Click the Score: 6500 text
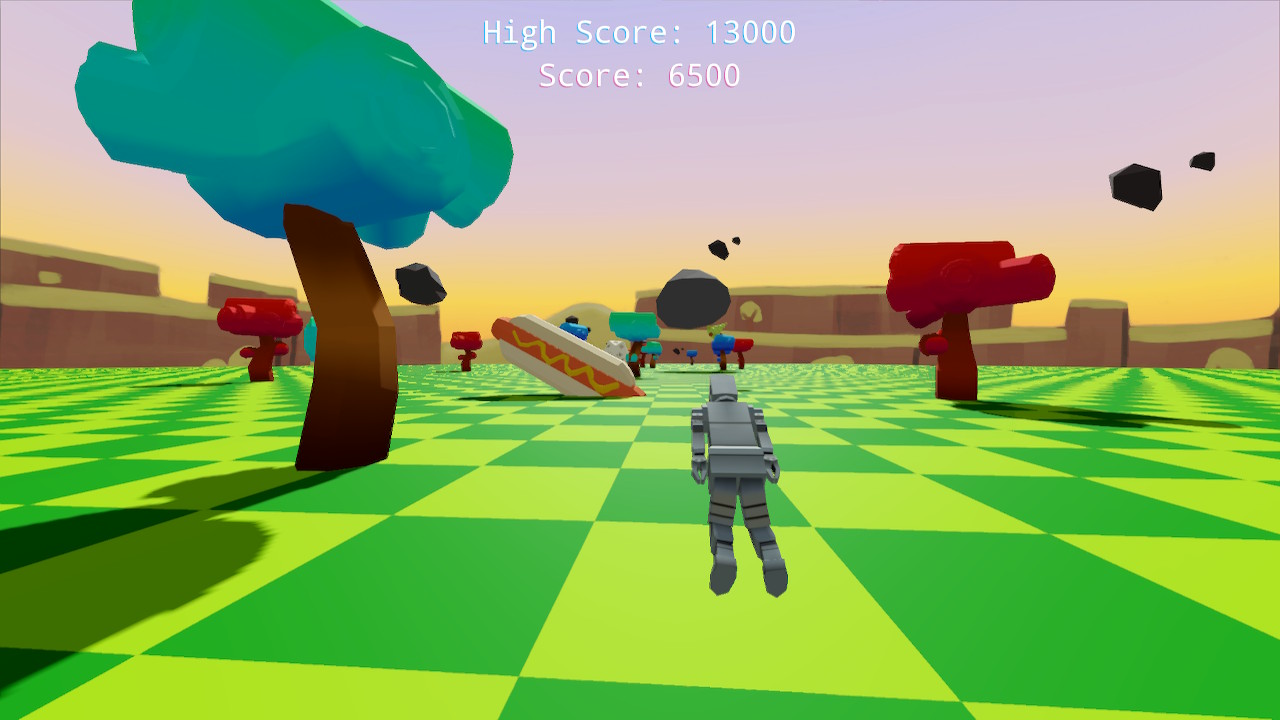The image size is (1280, 720). click(x=639, y=74)
